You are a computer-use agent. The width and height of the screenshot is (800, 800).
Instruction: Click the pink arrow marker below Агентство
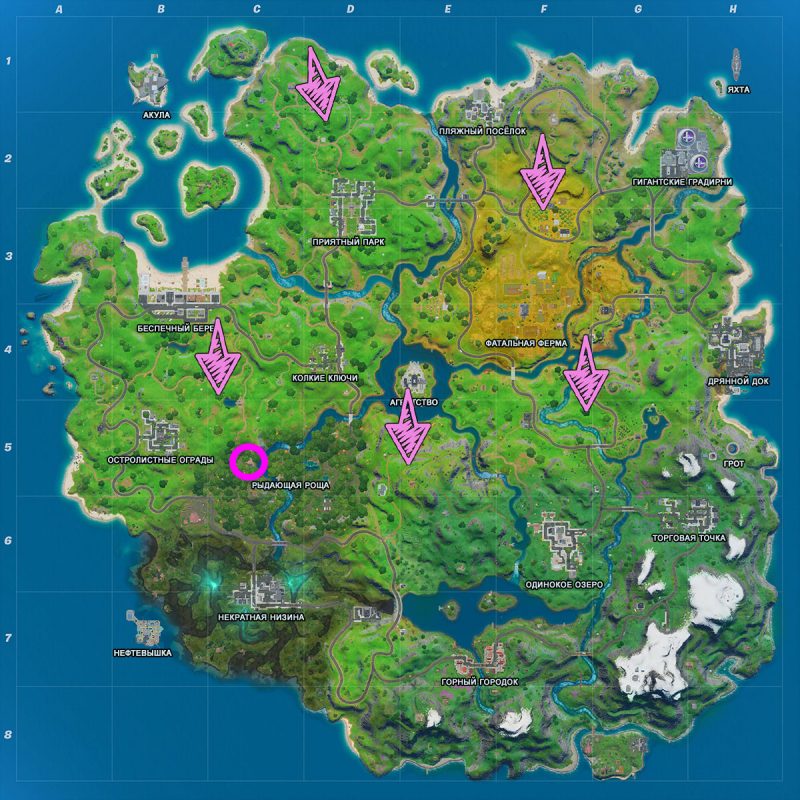tap(408, 428)
